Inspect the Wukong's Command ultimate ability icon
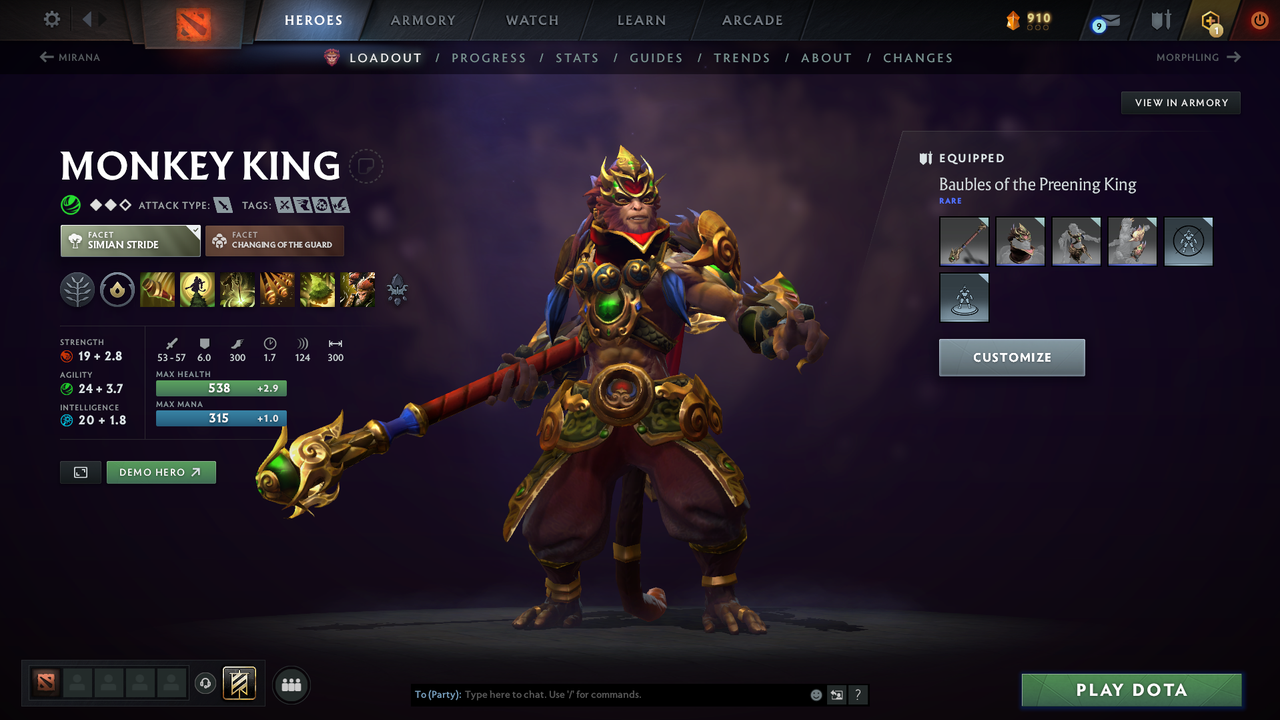Viewport: 1280px width, 720px height. (x=357, y=290)
